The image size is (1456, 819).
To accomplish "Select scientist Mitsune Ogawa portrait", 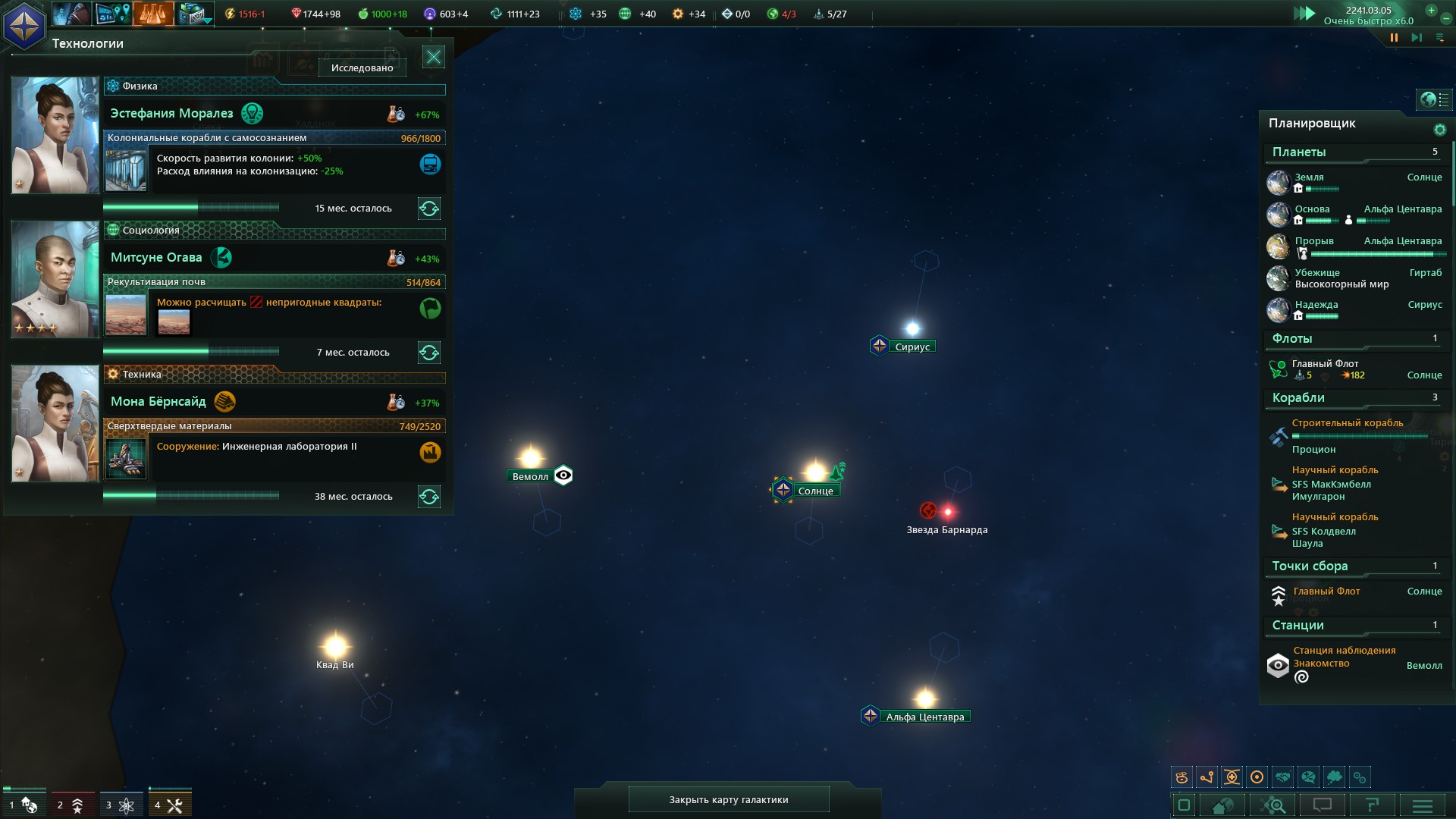I will pos(55,279).
